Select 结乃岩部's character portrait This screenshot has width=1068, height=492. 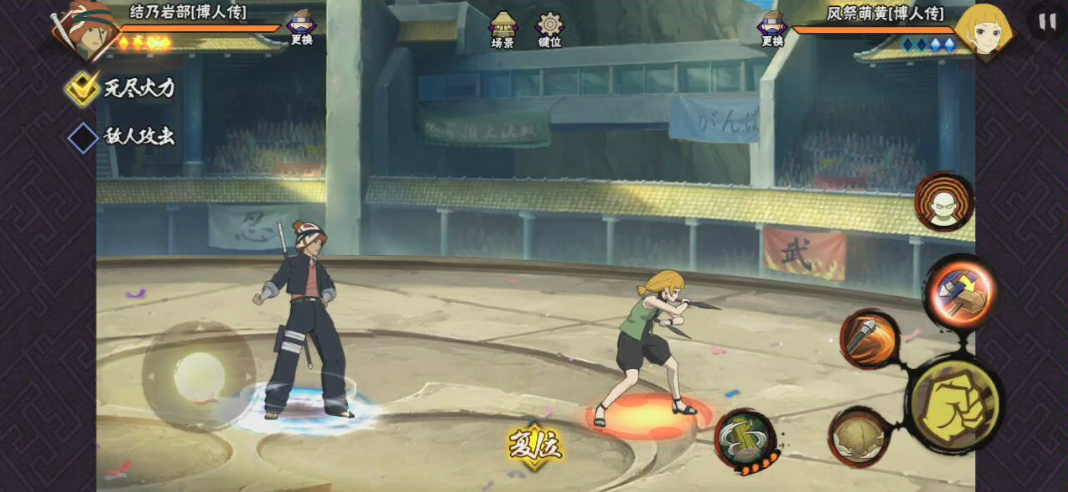click(82, 28)
